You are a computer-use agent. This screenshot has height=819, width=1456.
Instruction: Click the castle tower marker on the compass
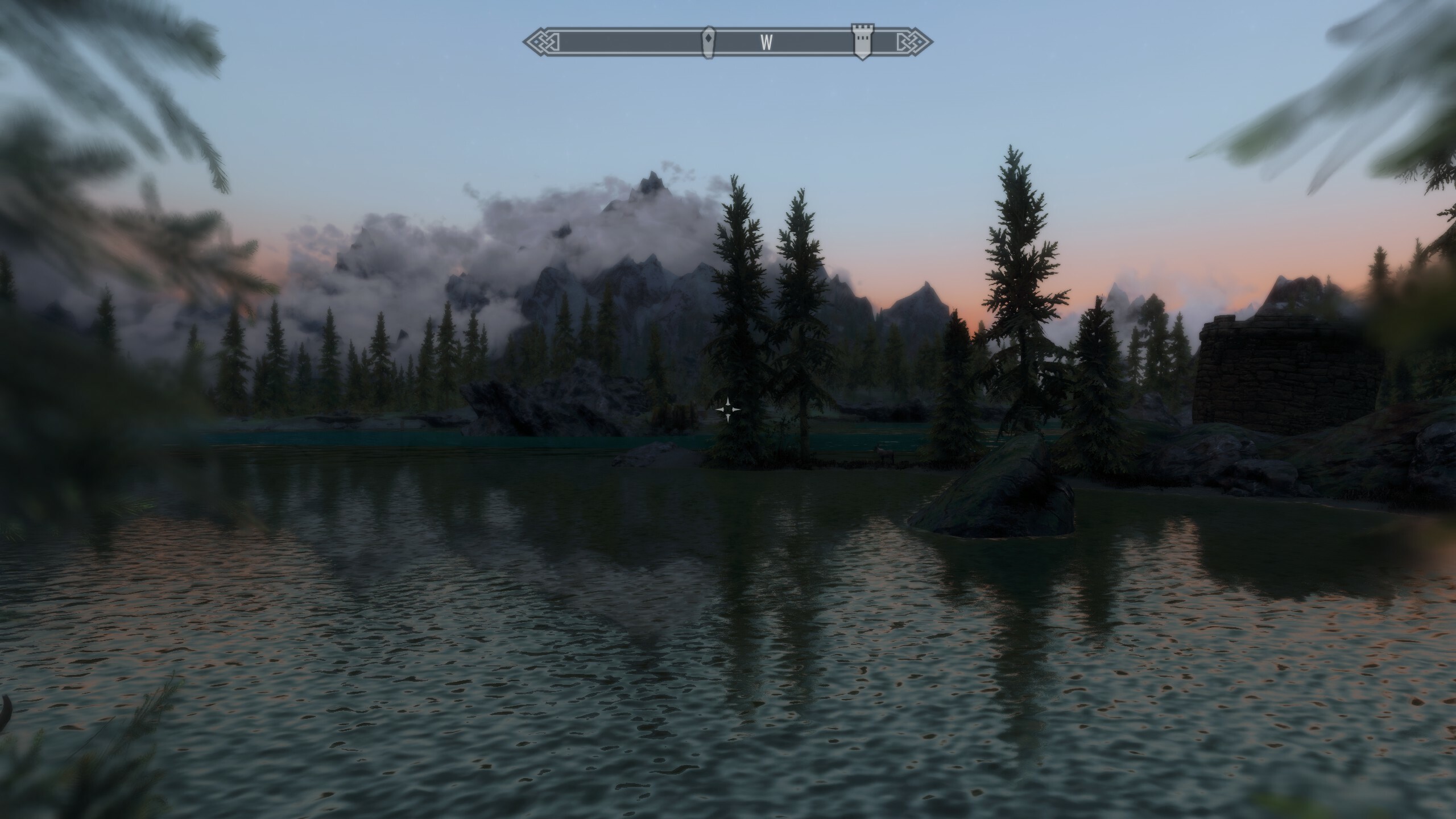861,42
